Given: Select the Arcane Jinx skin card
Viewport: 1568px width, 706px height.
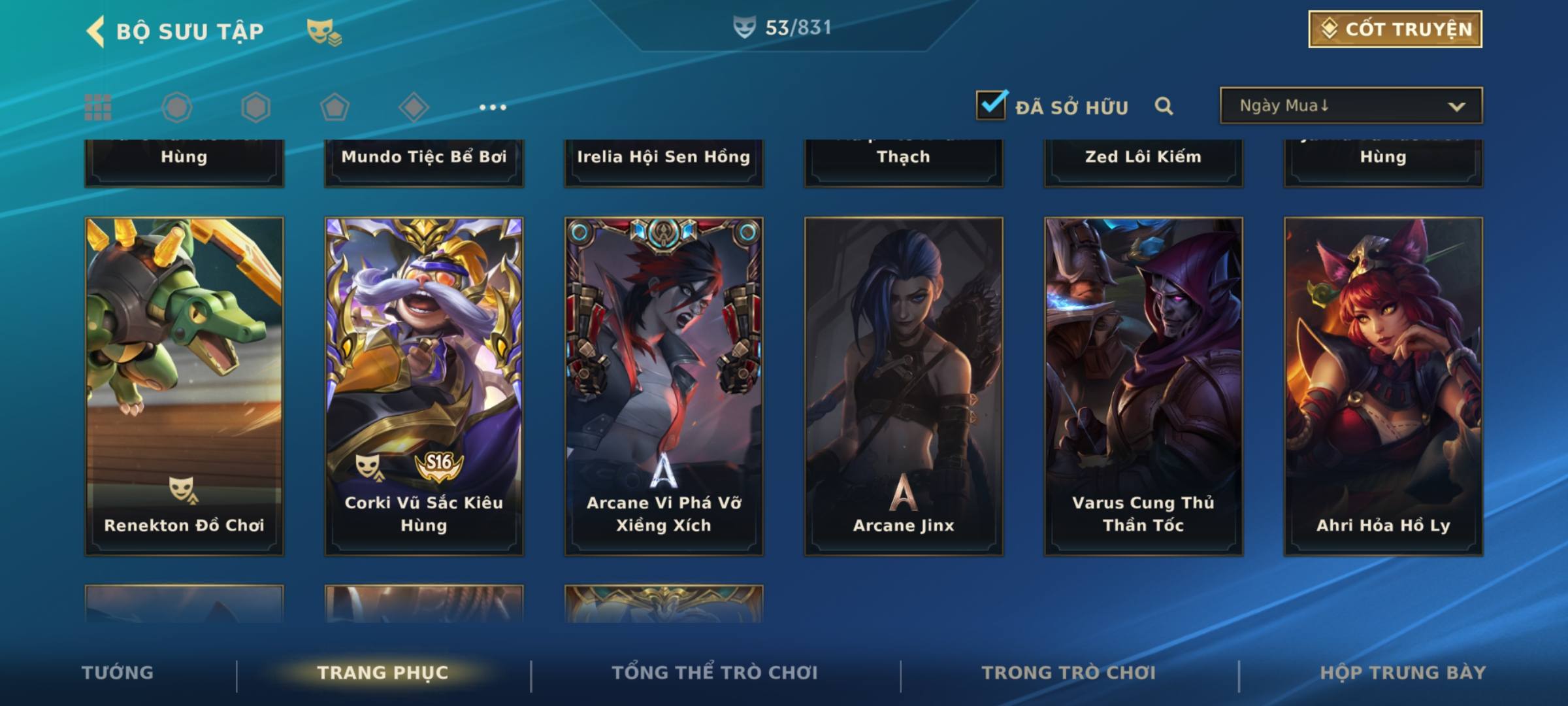Looking at the screenshot, I should [904, 386].
